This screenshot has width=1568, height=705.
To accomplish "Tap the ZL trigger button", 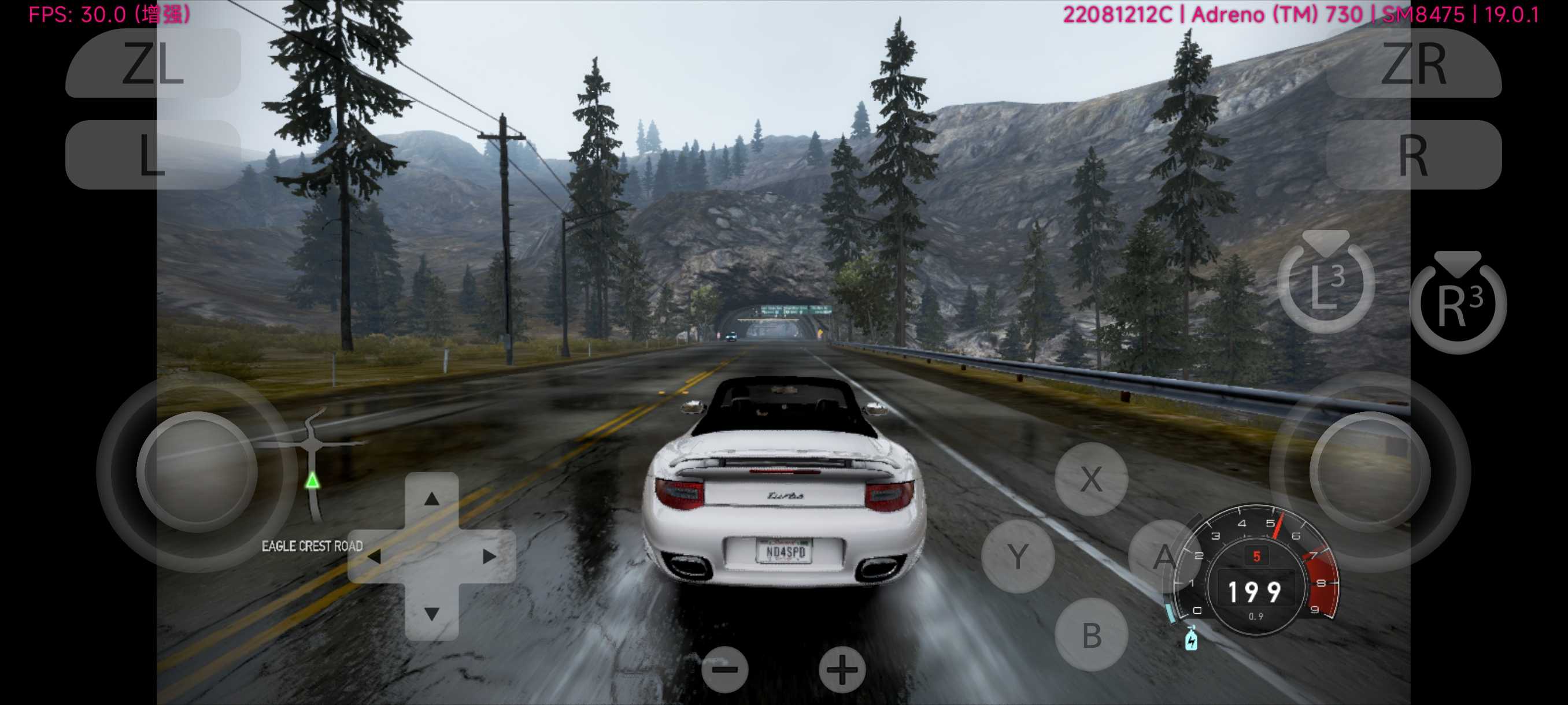I will point(153,63).
